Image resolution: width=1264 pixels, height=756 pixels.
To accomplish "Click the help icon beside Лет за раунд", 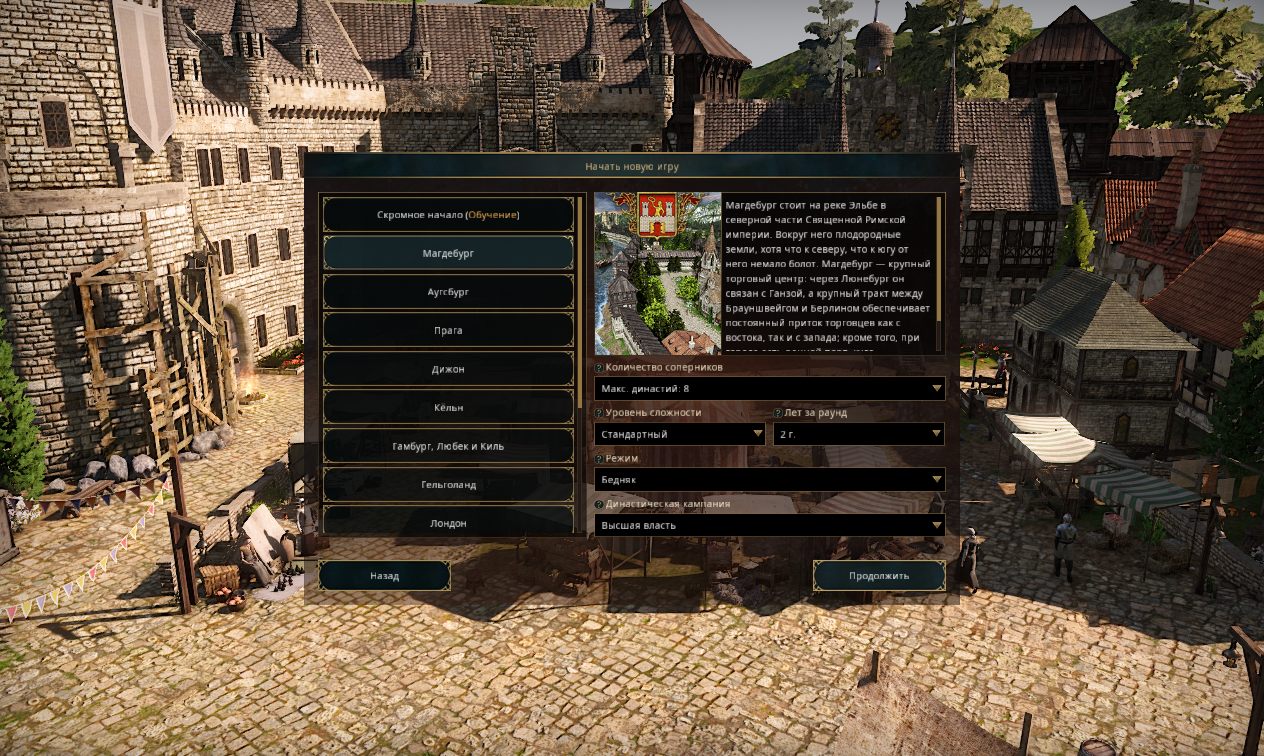I will (778, 413).
